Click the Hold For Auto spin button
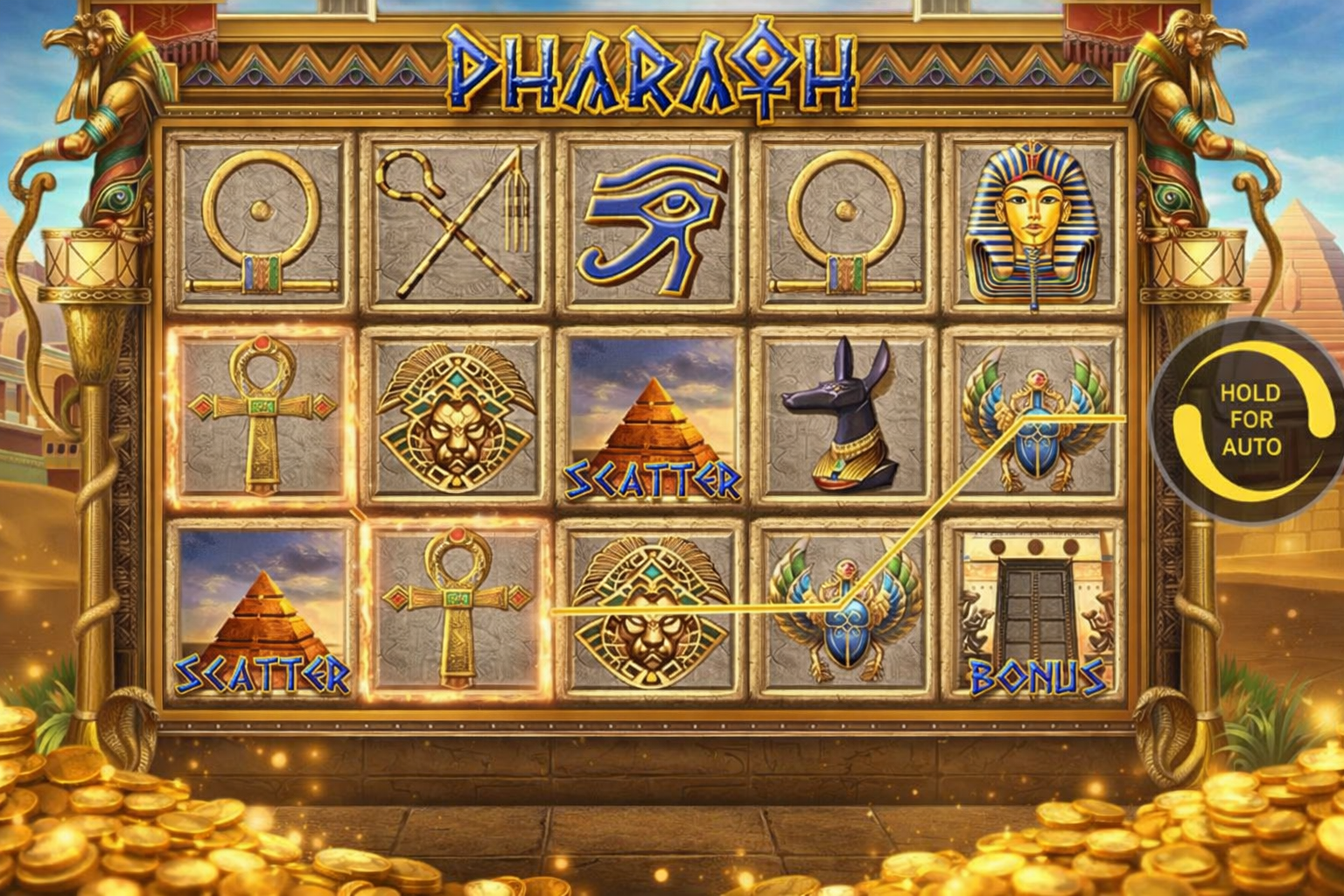The height and width of the screenshot is (896, 1344). click(x=1250, y=420)
